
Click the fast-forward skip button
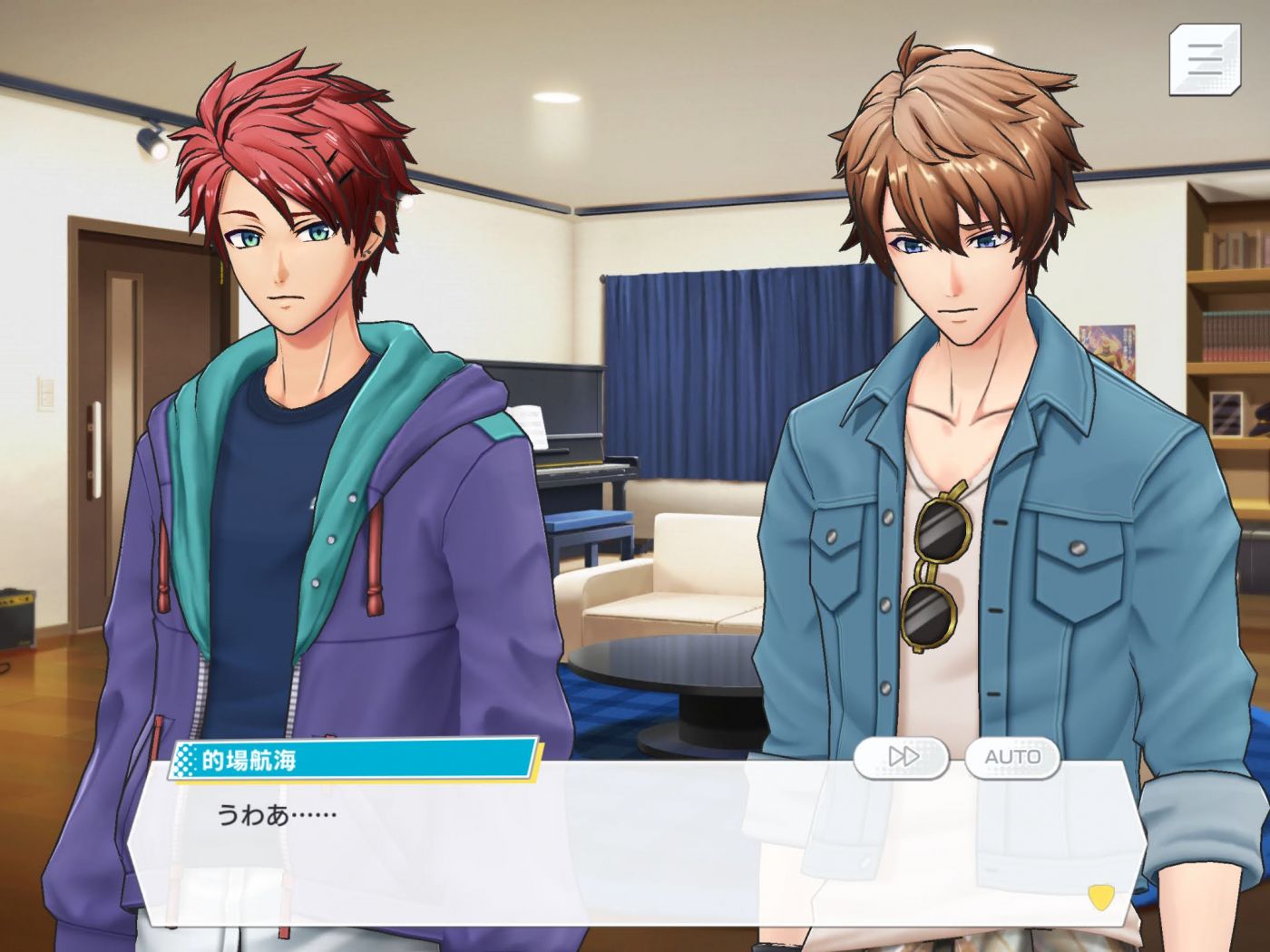click(902, 757)
